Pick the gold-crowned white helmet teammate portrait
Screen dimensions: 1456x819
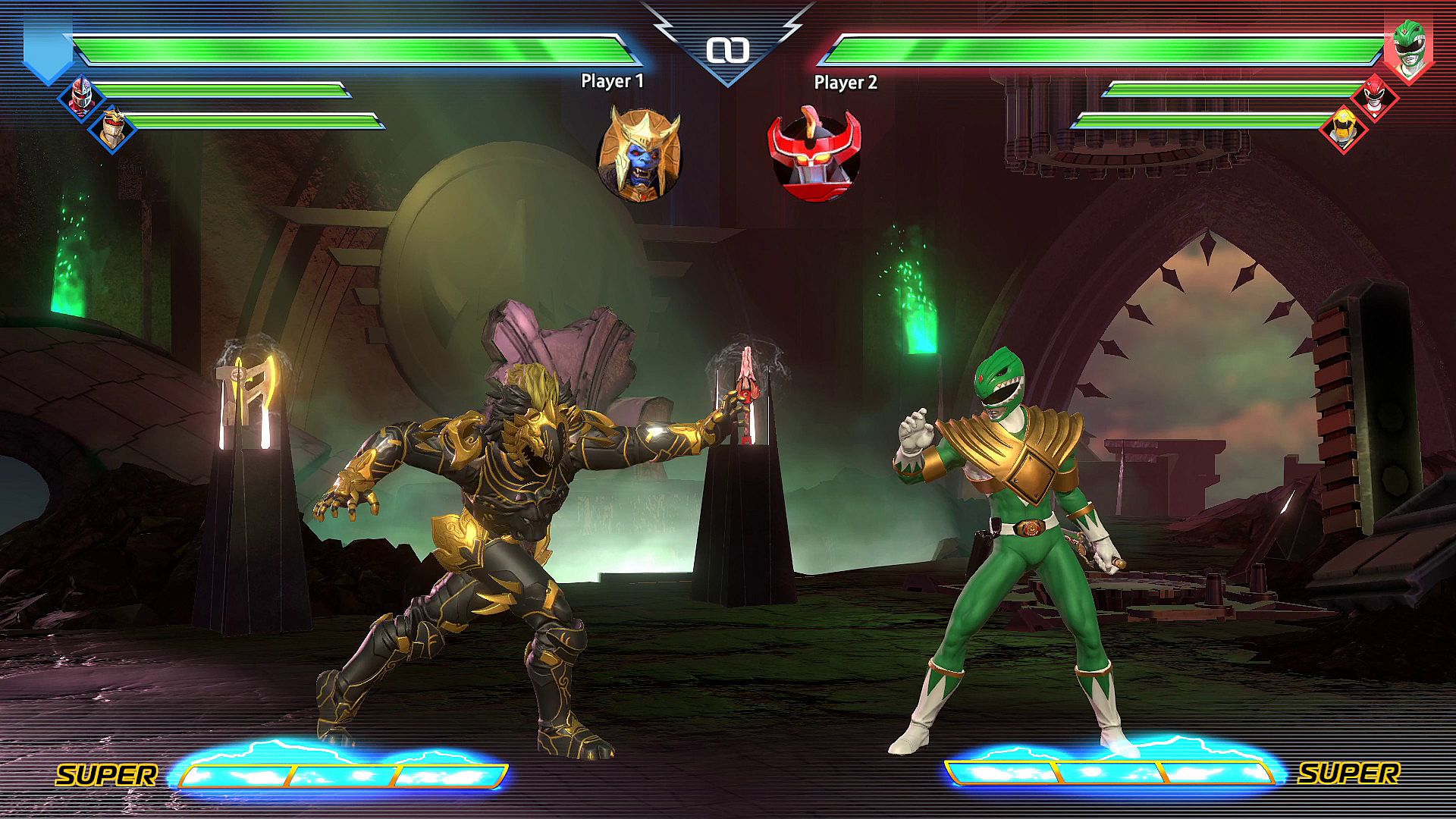(x=111, y=128)
